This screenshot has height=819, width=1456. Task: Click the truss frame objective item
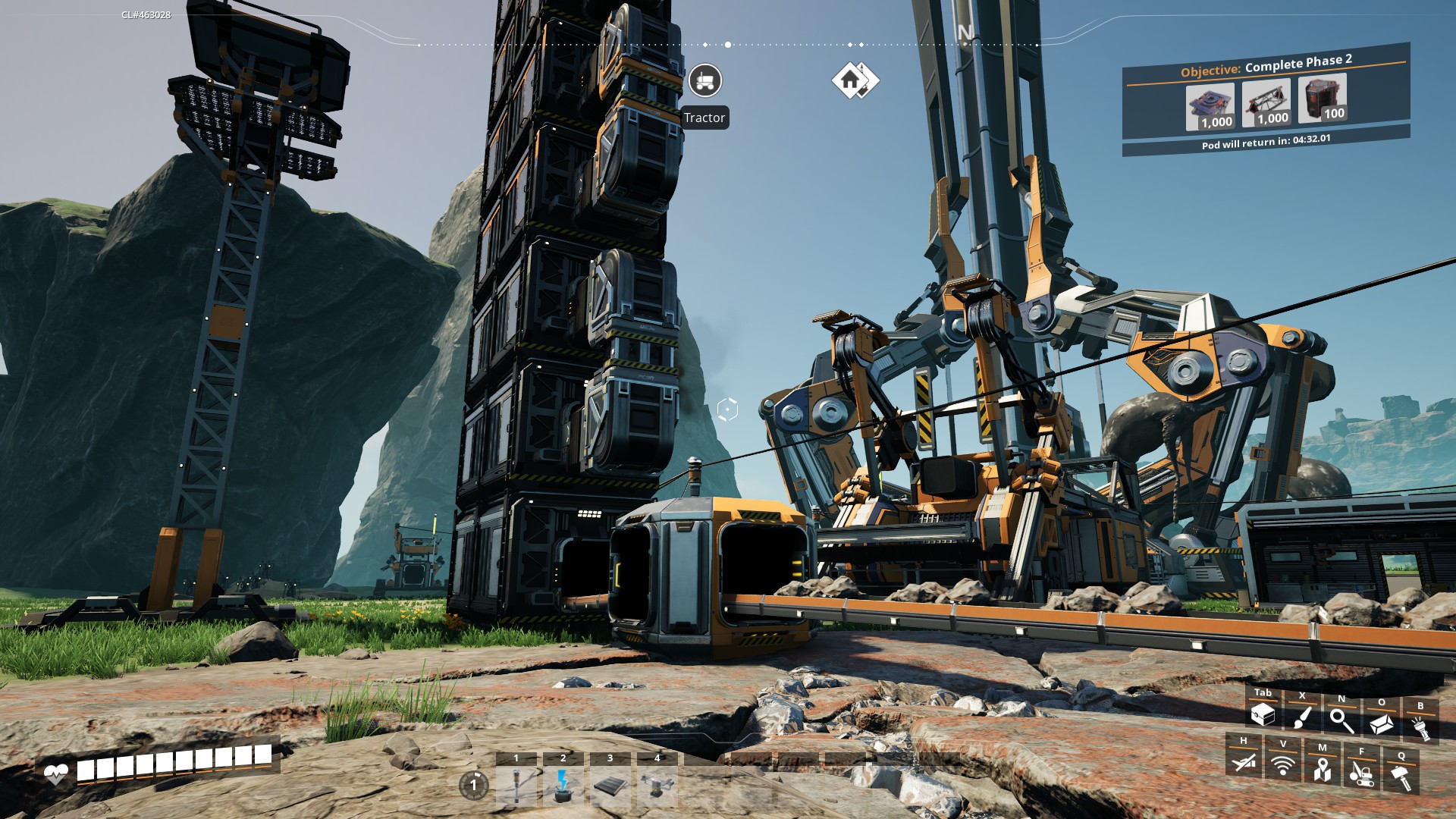pos(1266,102)
